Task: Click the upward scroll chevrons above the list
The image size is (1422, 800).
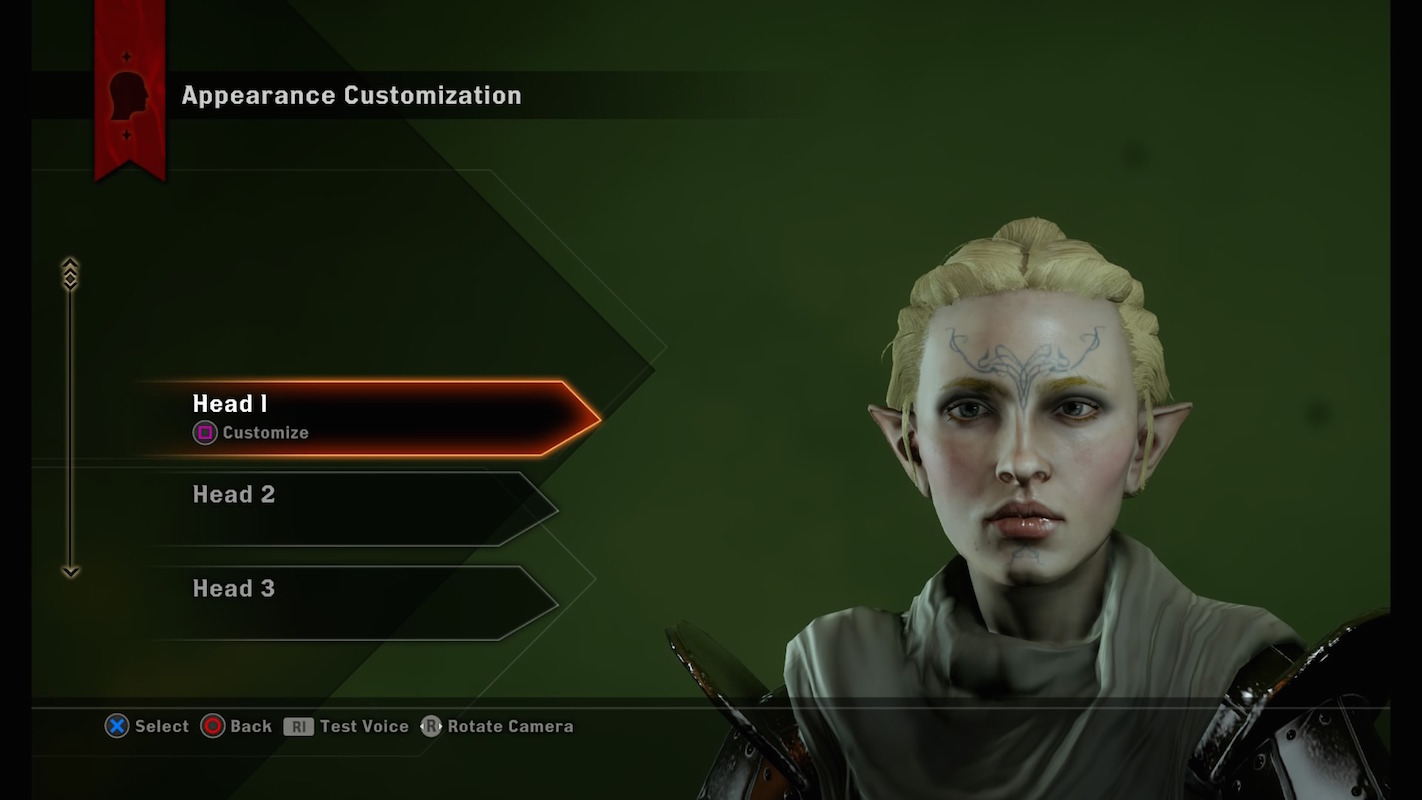Action: click(70, 270)
